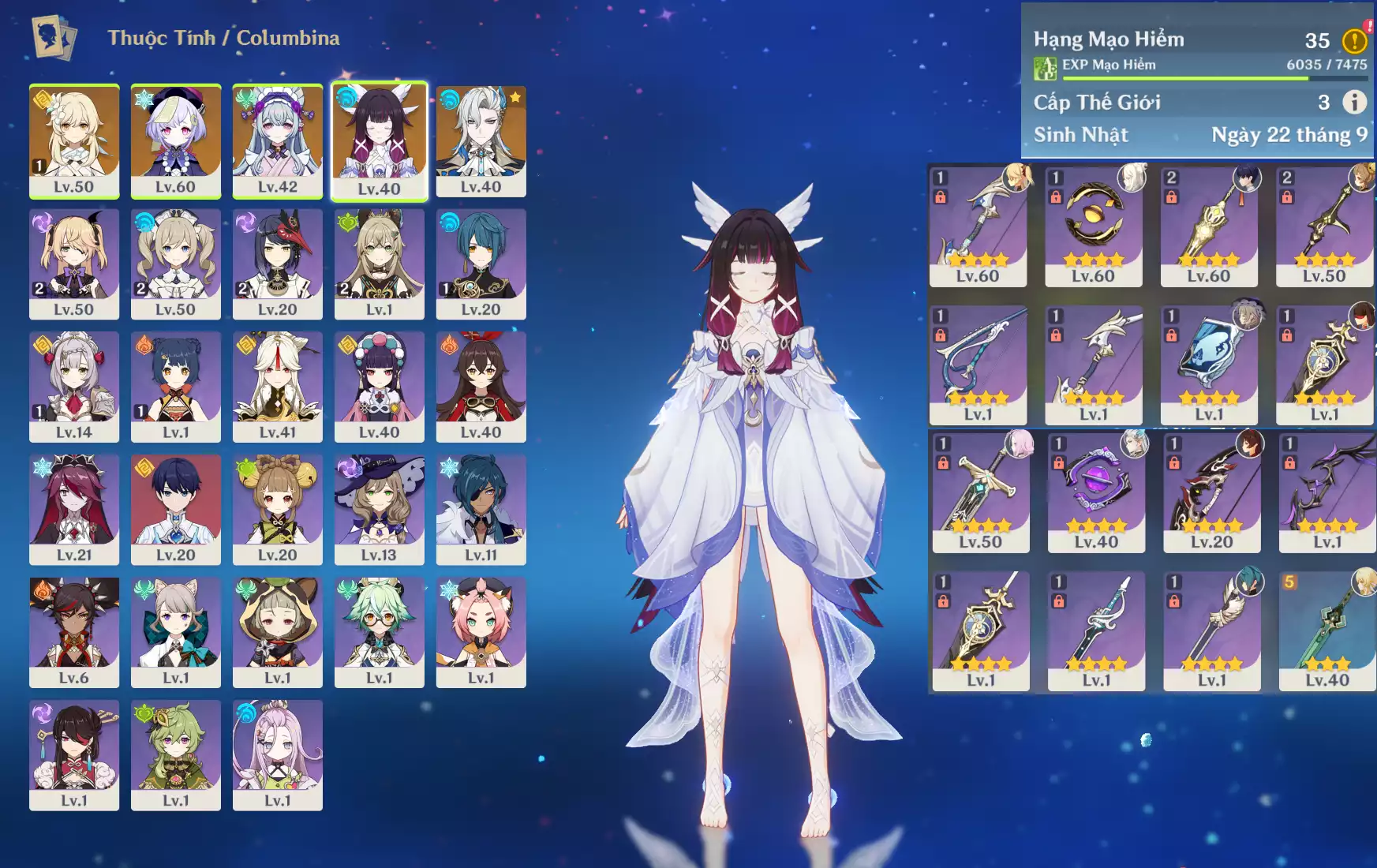The width and height of the screenshot is (1377, 868).
Task: Select Xingqiu's Lv.20 character card
Action: (481, 263)
